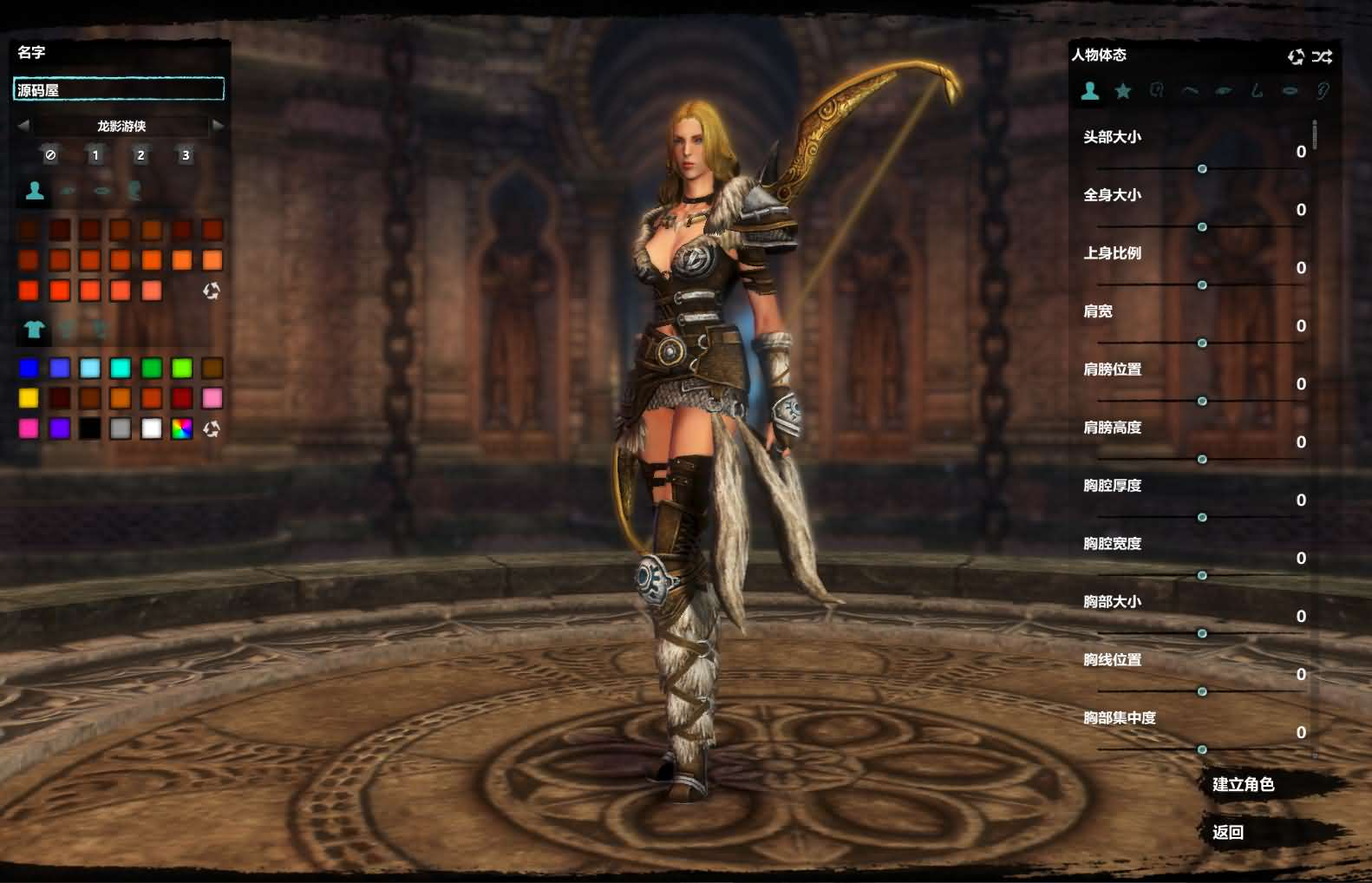
Task: Go back with the 返回 button
Action: [x=1228, y=833]
